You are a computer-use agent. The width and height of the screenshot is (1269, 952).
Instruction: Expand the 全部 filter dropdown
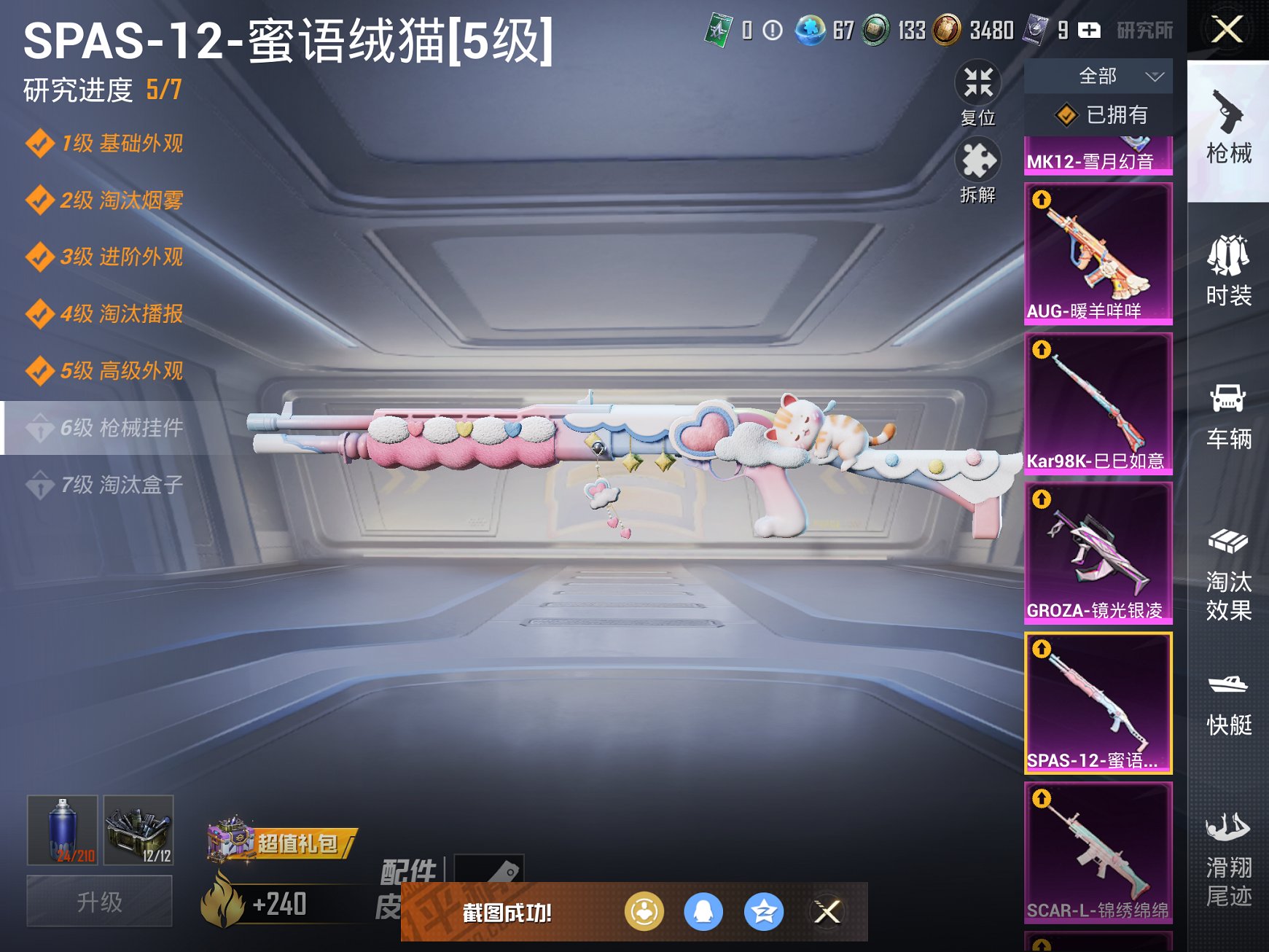click(x=1097, y=75)
